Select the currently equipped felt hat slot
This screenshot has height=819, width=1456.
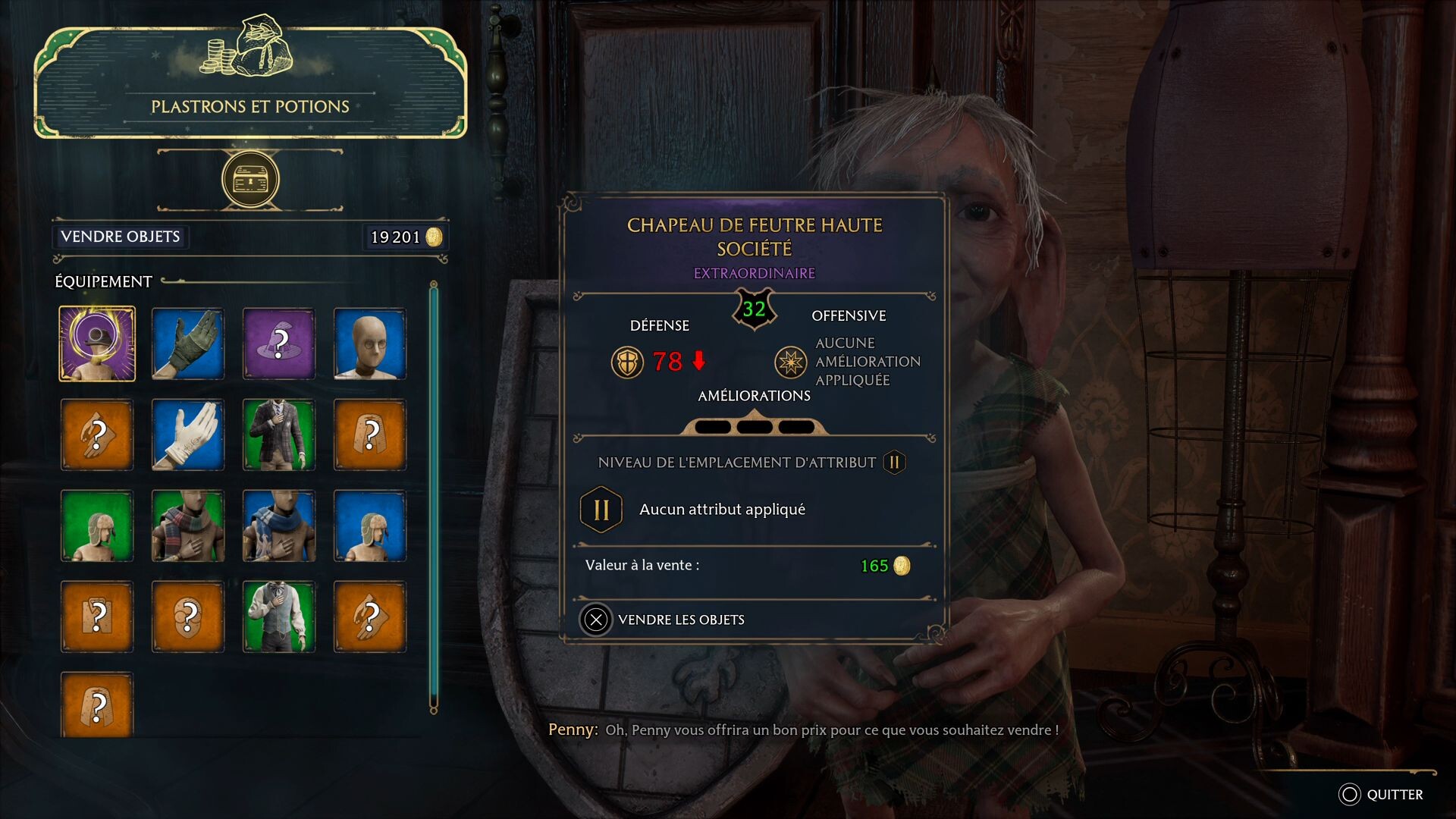[97, 344]
